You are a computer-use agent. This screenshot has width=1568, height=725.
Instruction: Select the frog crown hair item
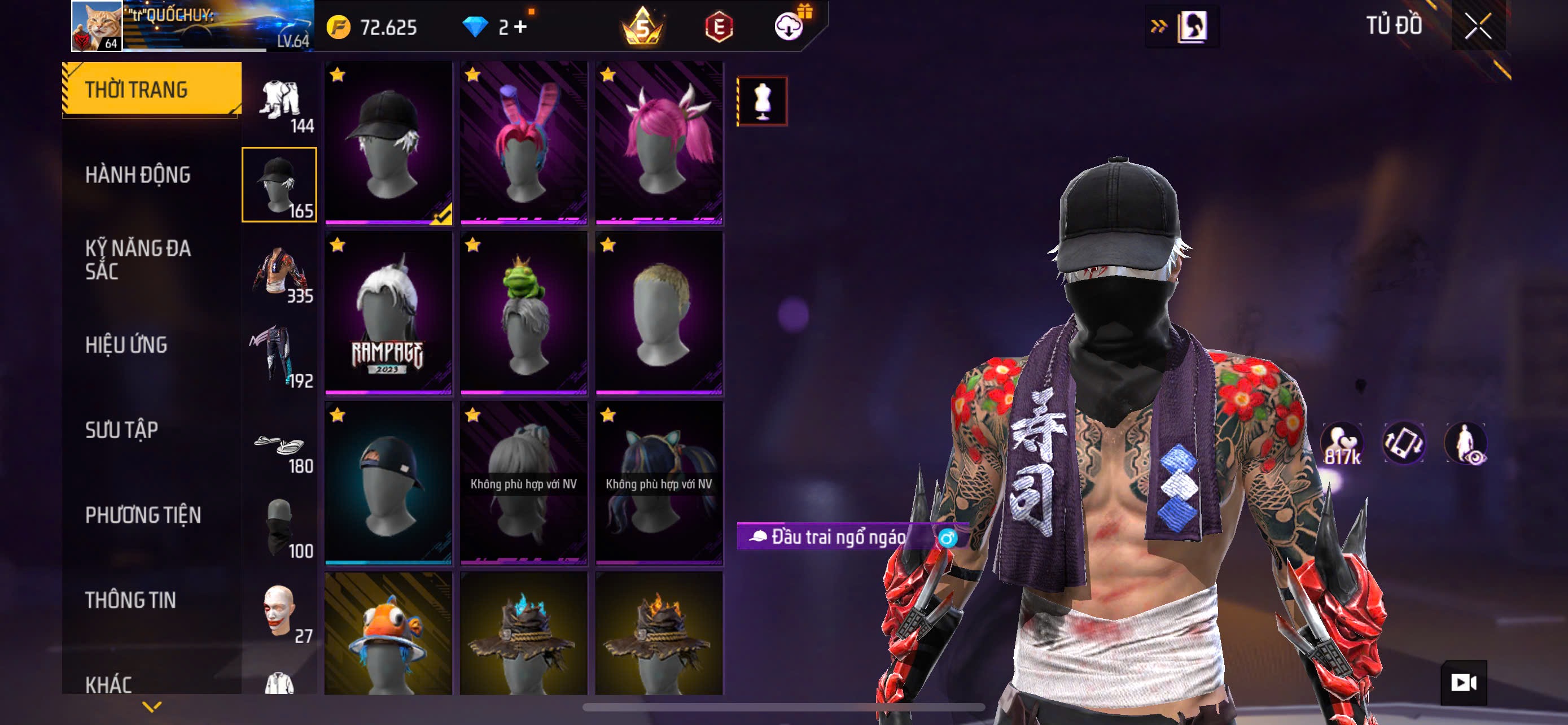523,313
